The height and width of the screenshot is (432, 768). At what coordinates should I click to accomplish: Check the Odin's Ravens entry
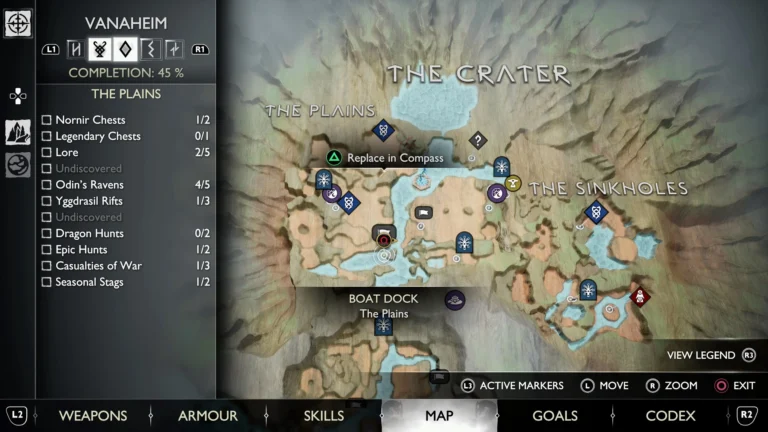pos(47,185)
